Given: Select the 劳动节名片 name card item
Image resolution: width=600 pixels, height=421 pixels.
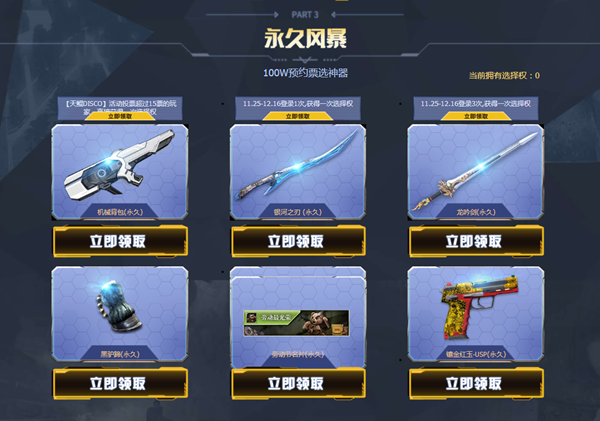Looking at the screenshot, I should click(x=296, y=320).
